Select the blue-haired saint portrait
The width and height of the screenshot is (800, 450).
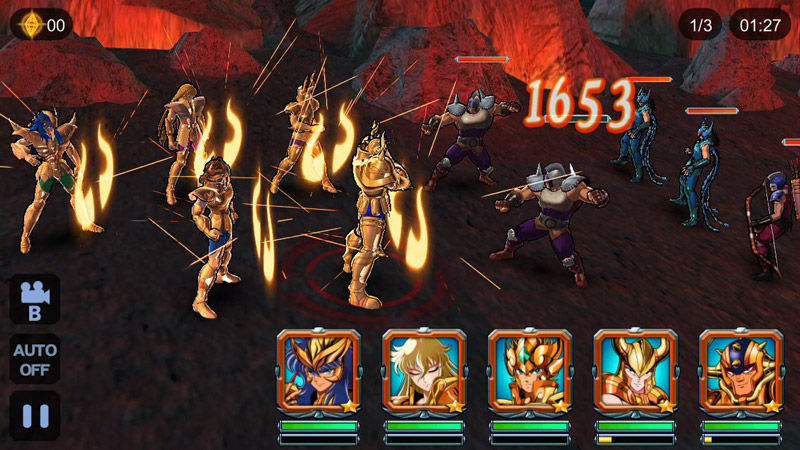coord(318,372)
